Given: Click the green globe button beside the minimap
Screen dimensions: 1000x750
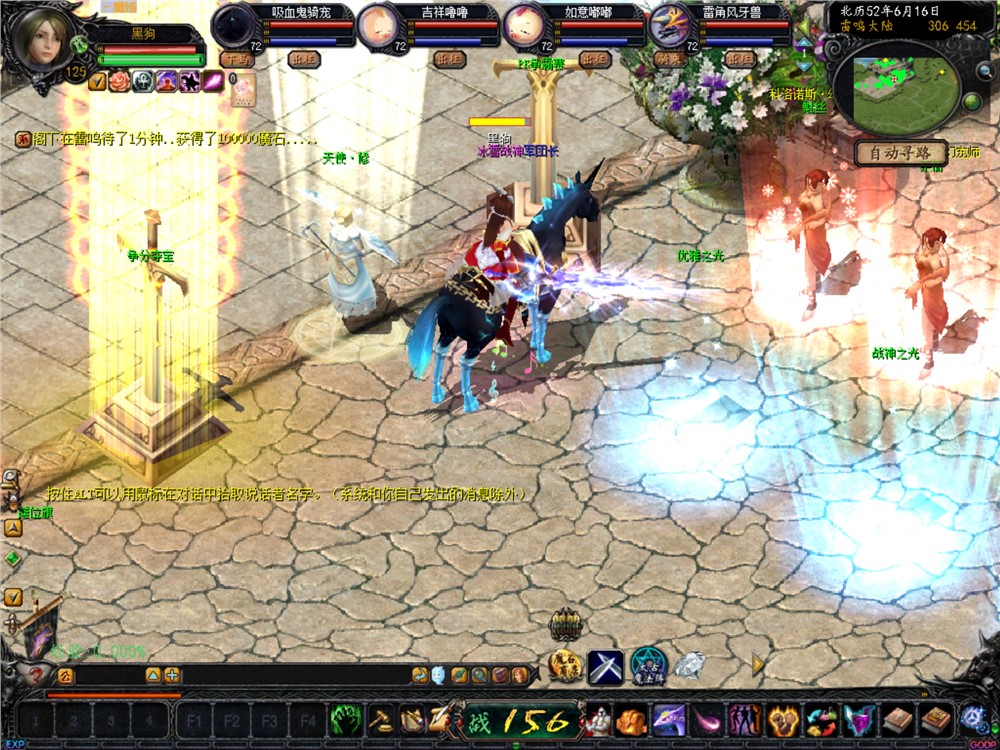Looking at the screenshot, I should click(x=970, y=101).
